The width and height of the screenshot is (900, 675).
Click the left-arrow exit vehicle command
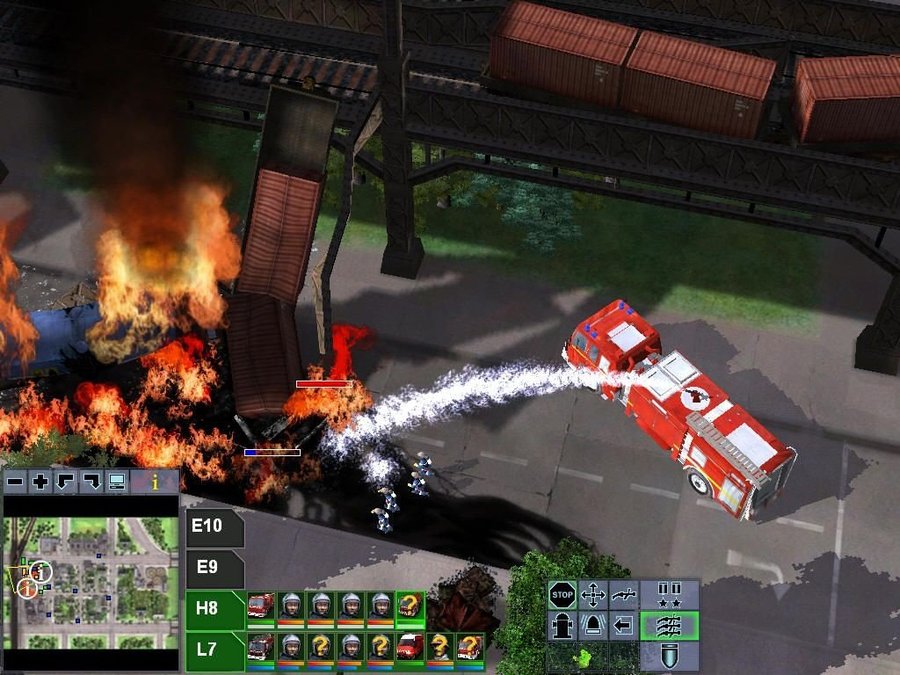(624, 627)
